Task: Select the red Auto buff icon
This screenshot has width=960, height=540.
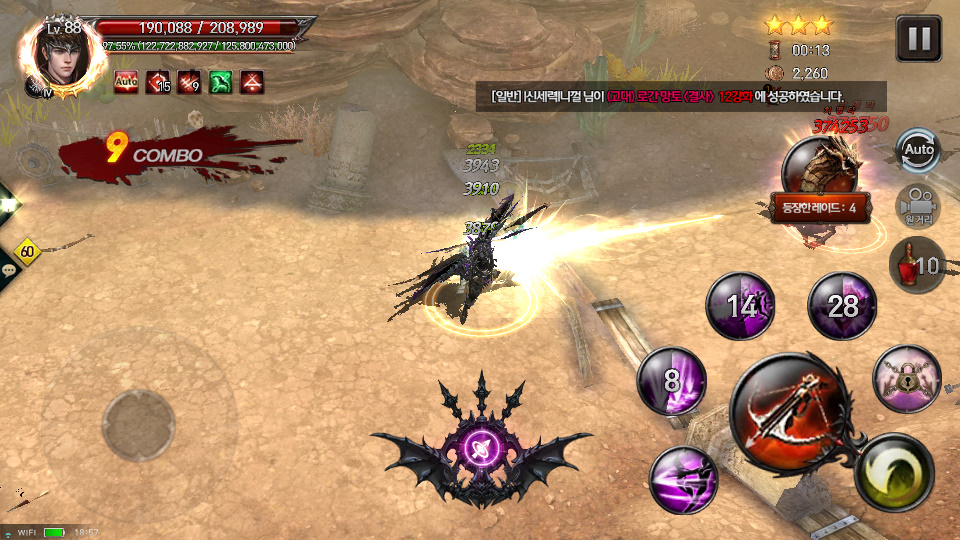Action: (126, 82)
